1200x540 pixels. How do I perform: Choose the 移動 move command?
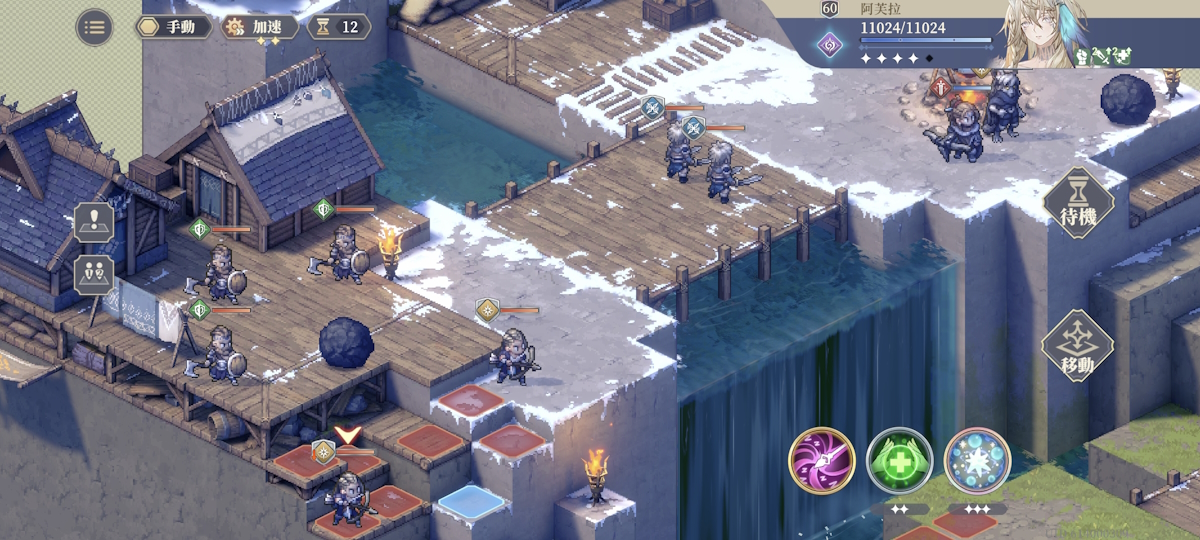pyautogui.click(x=1077, y=347)
